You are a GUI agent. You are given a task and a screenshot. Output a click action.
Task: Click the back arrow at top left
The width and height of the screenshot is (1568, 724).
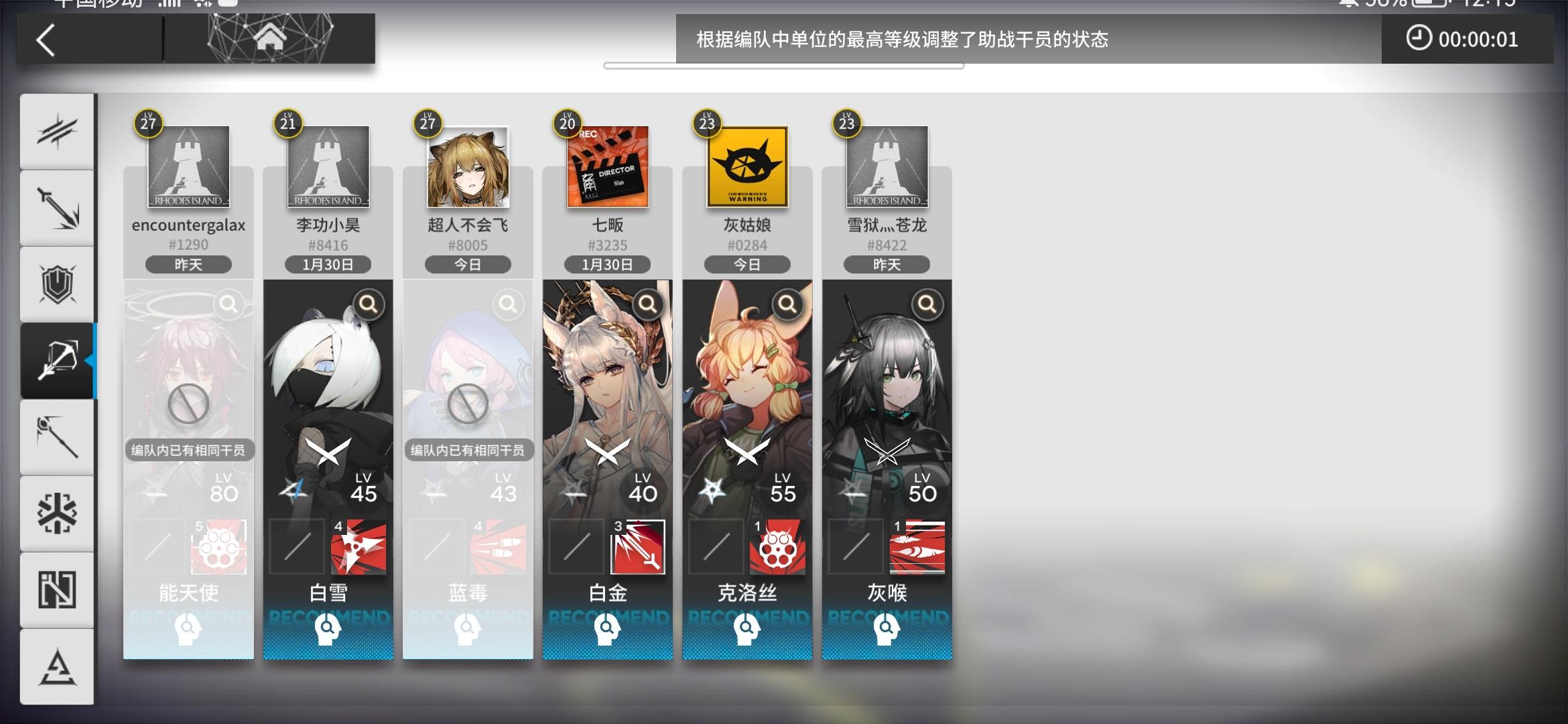pos(44,40)
